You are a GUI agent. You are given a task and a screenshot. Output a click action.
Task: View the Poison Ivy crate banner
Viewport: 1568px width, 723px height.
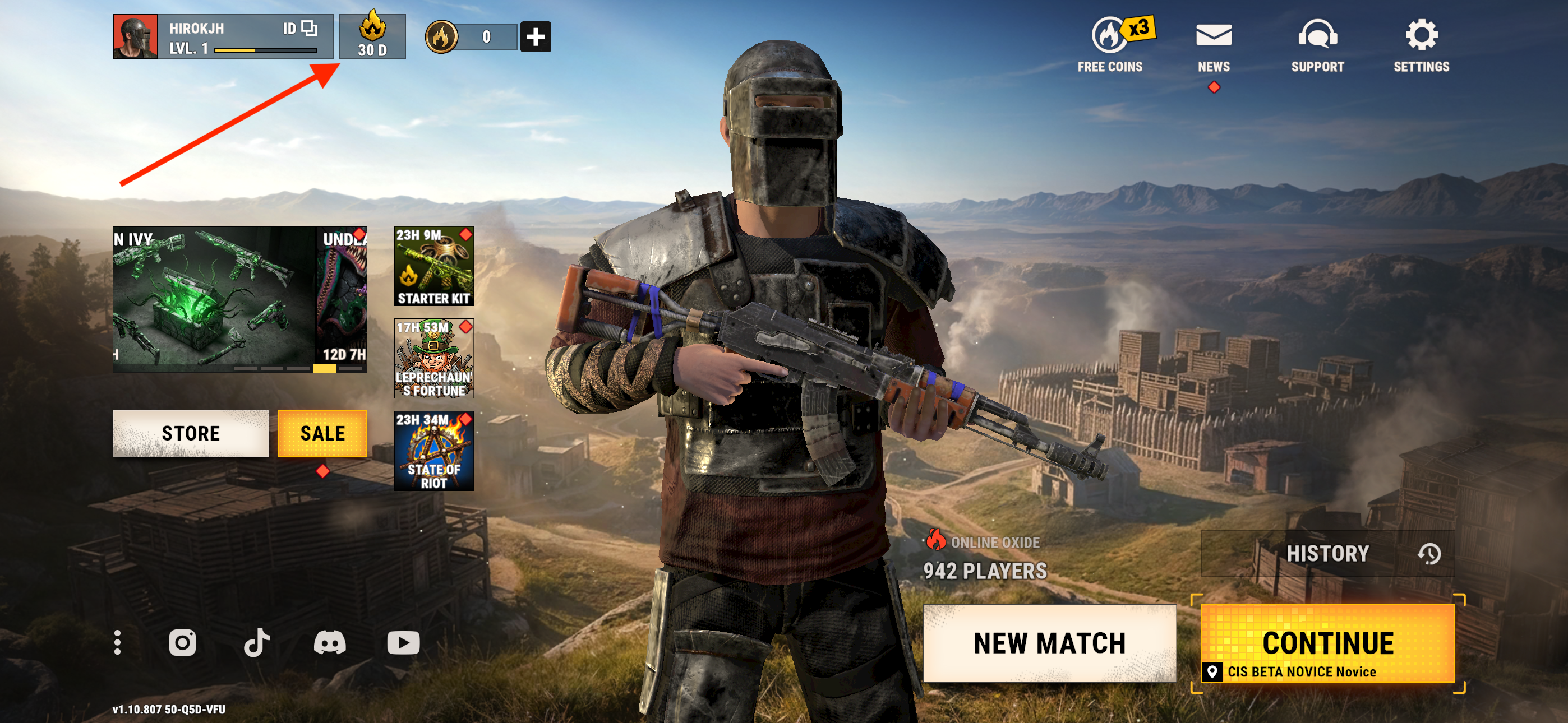pos(213,299)
